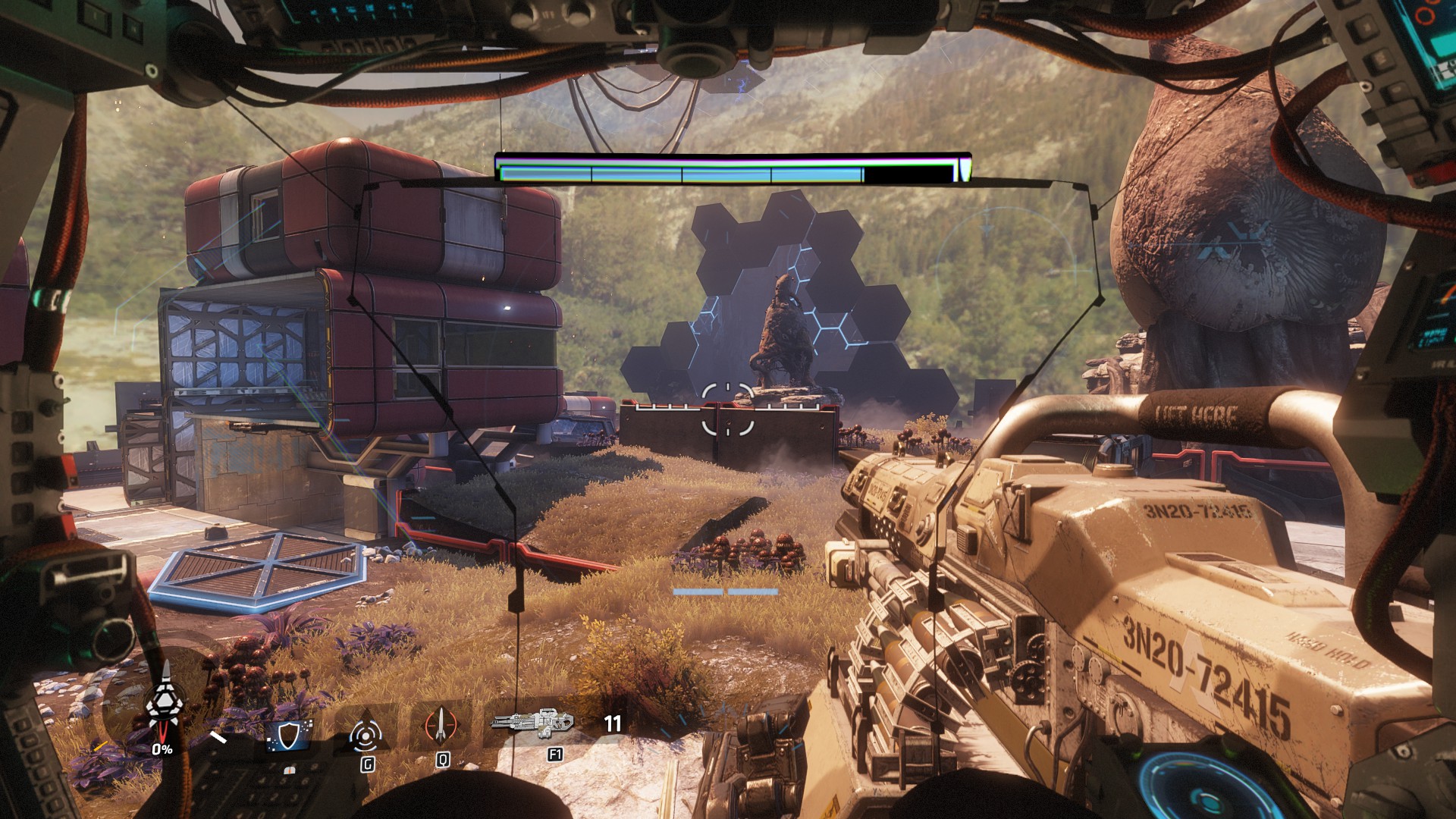Activate the shield defensive ability
This screenshot has height=819, width=1456.
pos(290,734)
